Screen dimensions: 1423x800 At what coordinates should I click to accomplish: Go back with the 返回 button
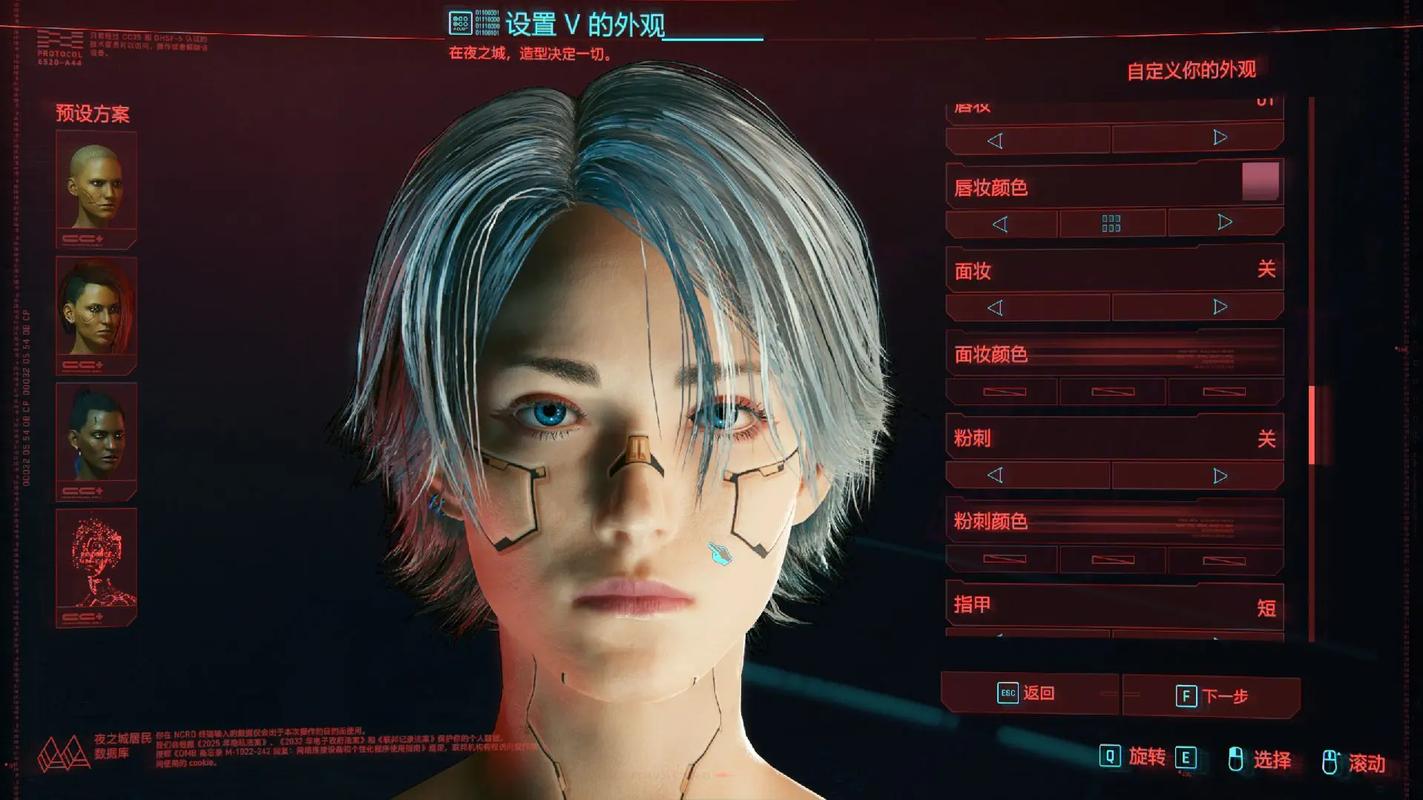(x=1028, y=693)
